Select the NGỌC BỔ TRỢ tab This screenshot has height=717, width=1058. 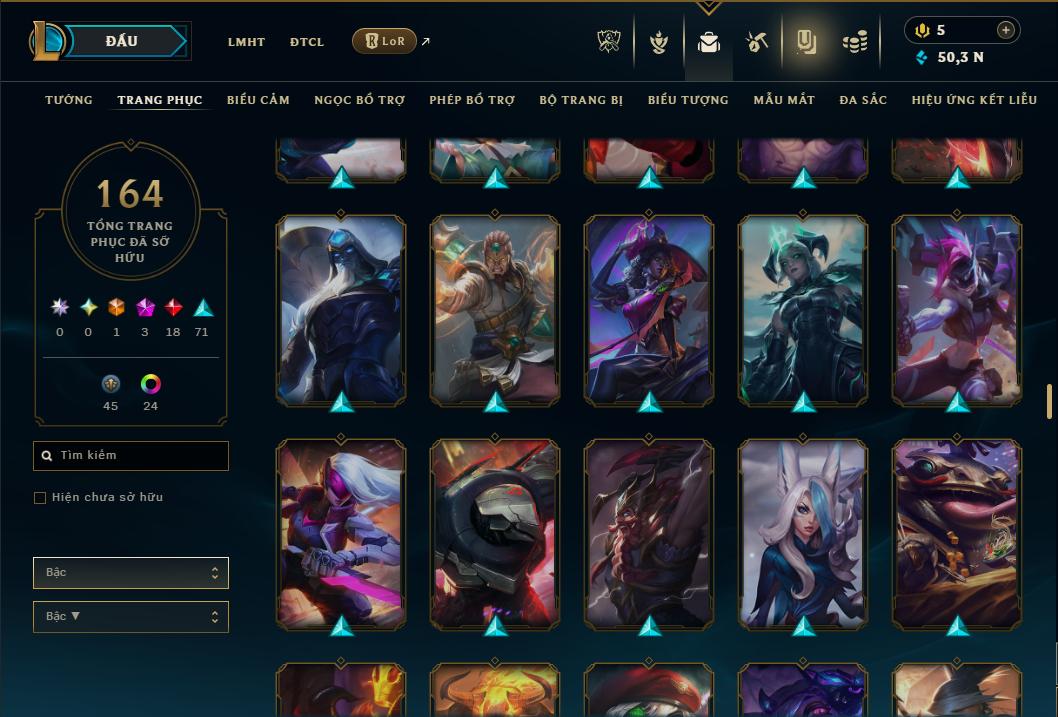[x=359, y=100]
